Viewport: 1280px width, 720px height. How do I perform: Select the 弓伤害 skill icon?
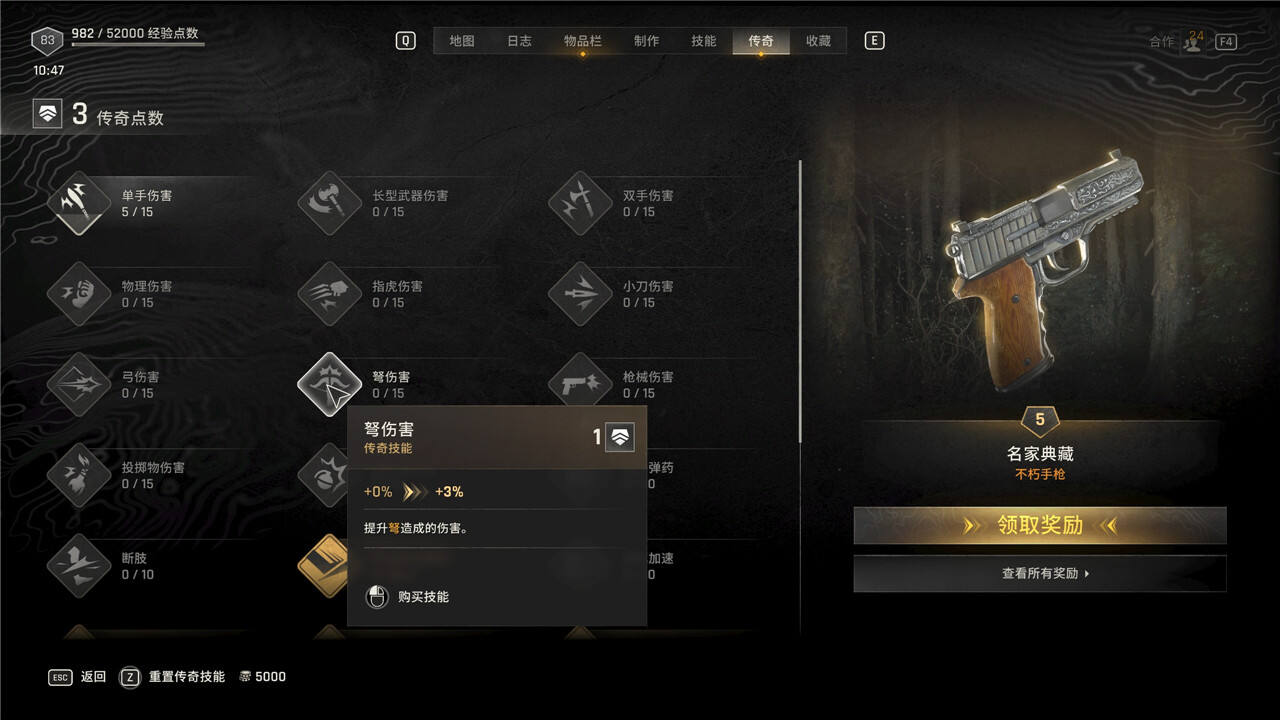click(x=79, y=385)
